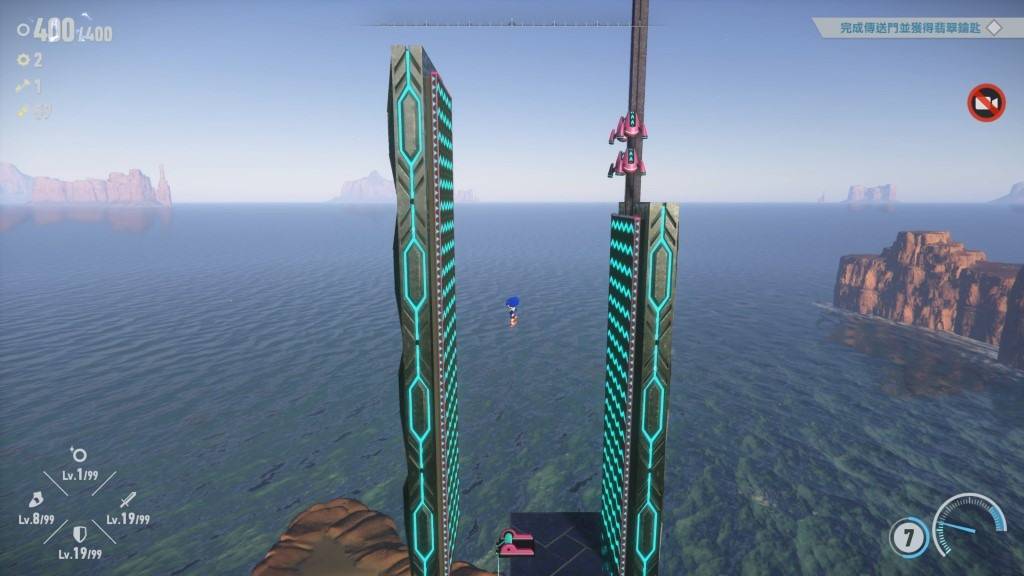Click the red camera-disabled icon

[x=986, y=103]
